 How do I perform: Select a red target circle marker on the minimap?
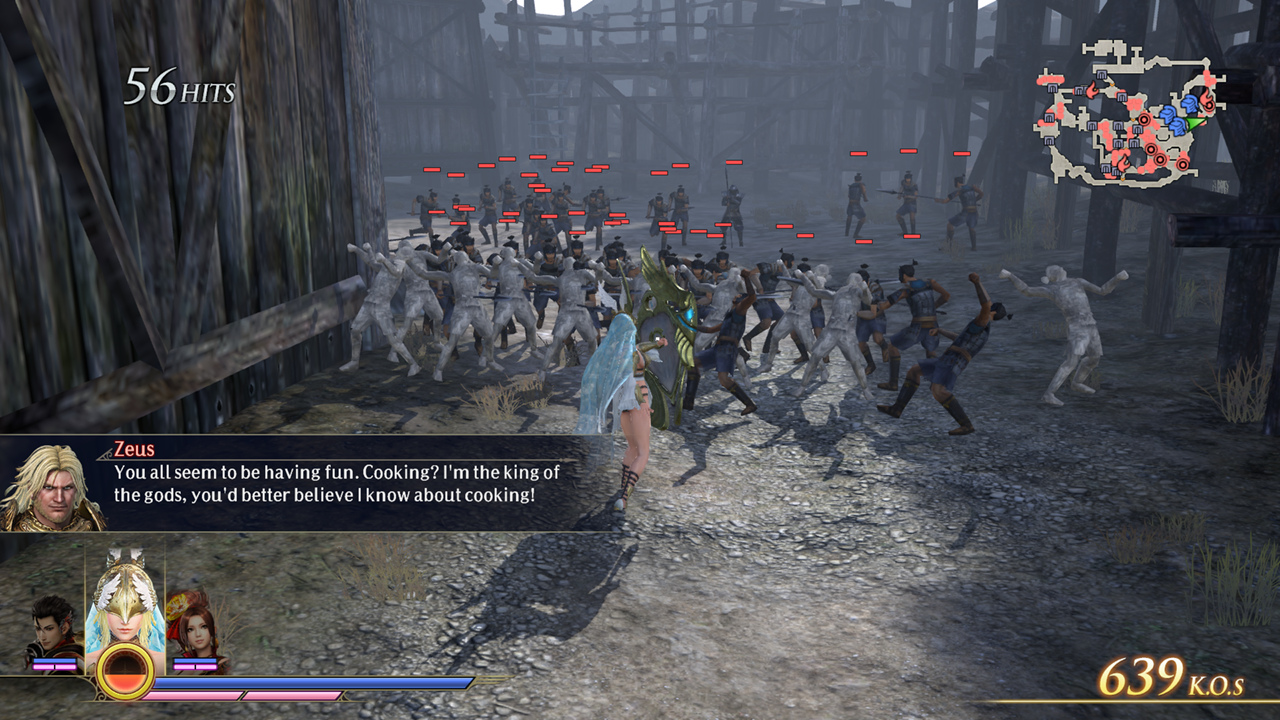(x=1144, y=120)
